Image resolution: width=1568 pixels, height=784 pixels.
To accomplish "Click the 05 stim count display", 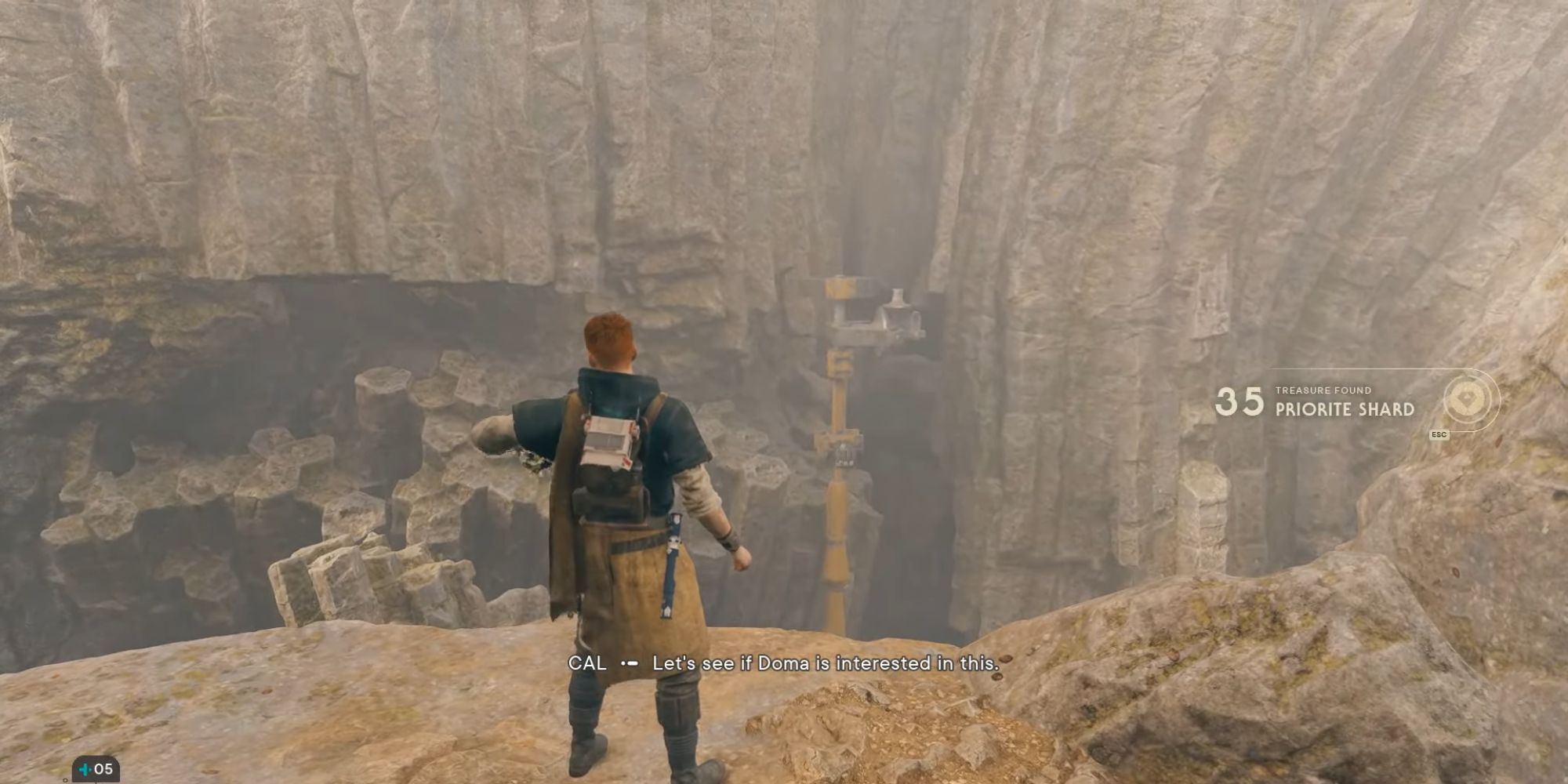I will point(103,770).
